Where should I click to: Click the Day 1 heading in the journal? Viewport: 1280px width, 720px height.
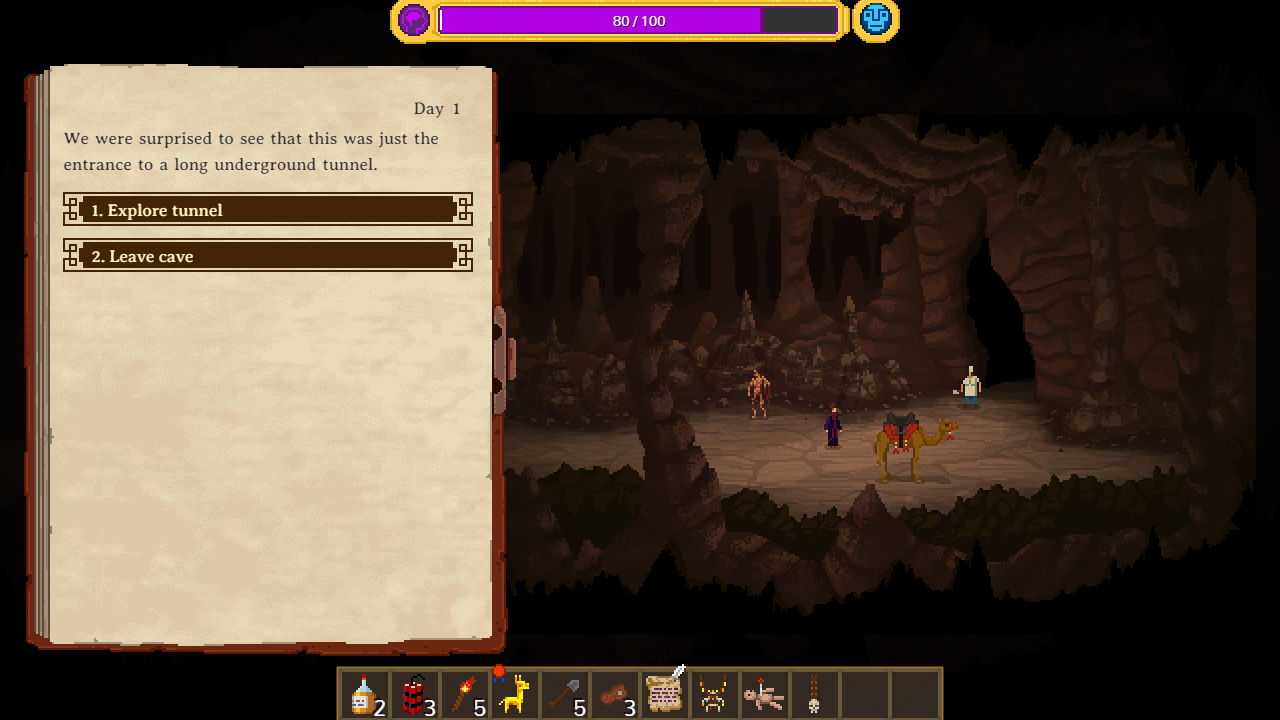(437, 108)
